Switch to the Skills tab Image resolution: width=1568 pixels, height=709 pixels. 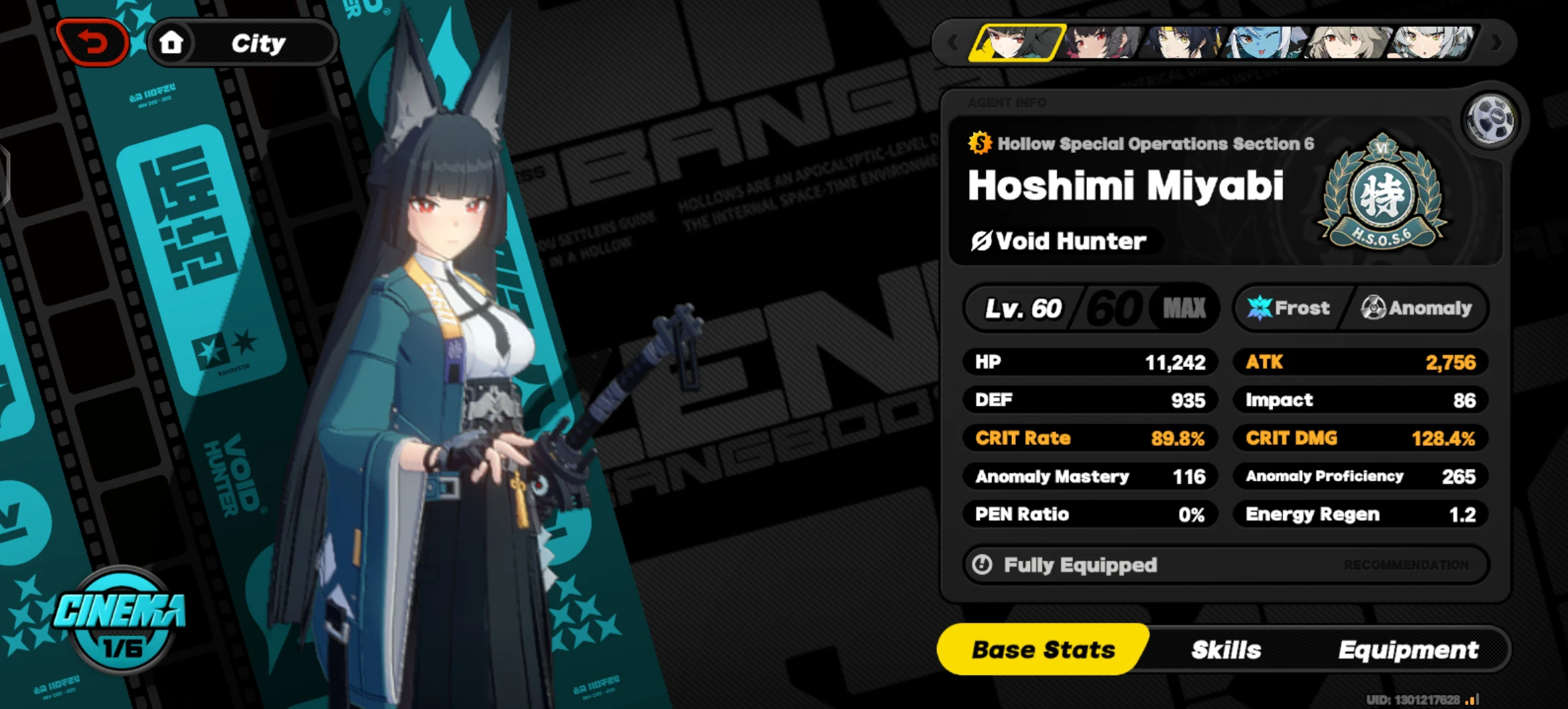click(x=1225, y=649)
